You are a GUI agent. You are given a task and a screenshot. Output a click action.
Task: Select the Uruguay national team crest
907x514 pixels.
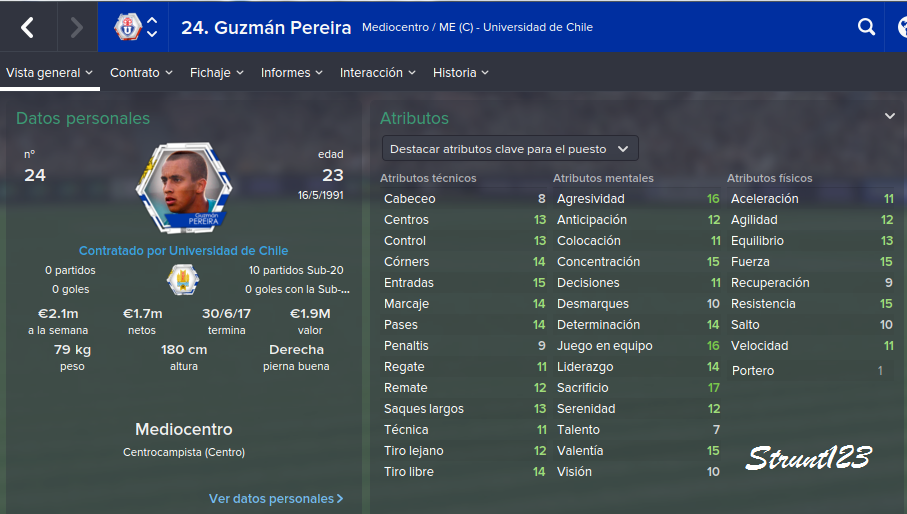(183, 279)
